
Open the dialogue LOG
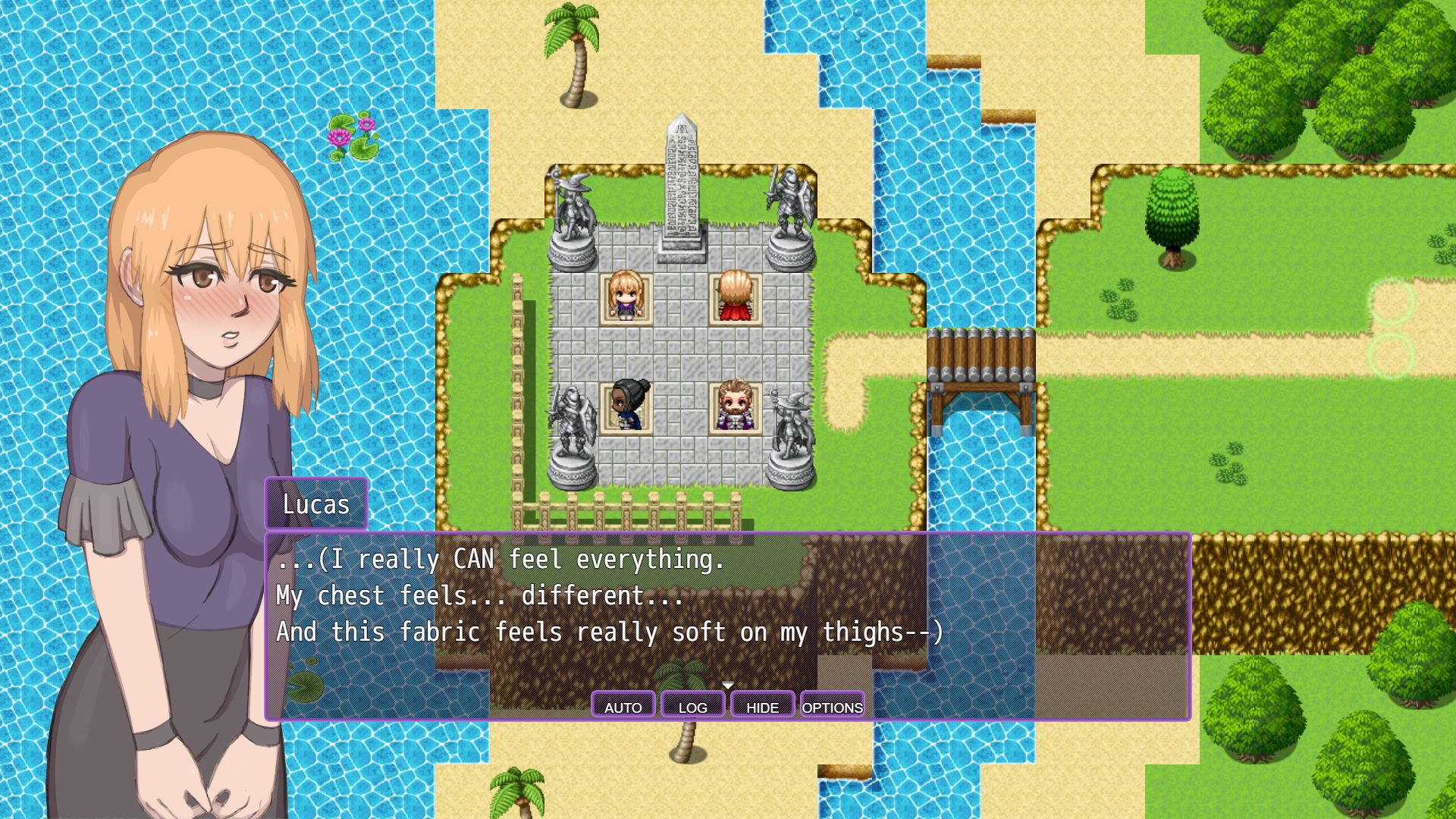tap(692, 706)
